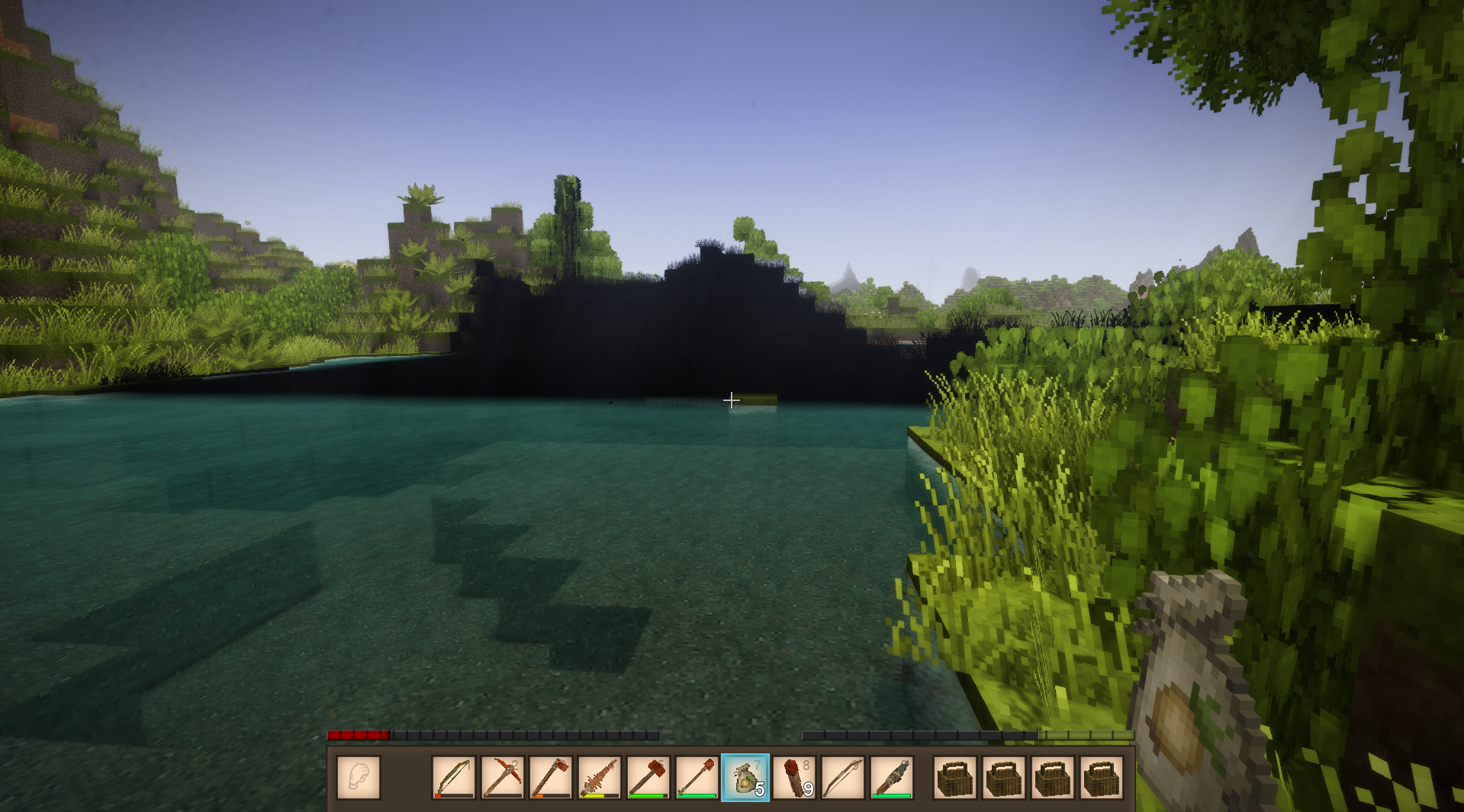Image resolution: width=1464 pixels, height=812 pixels.
Task: Pick the plain bow in slot 9
Action: pyautogui.click(x=843, y=778)
